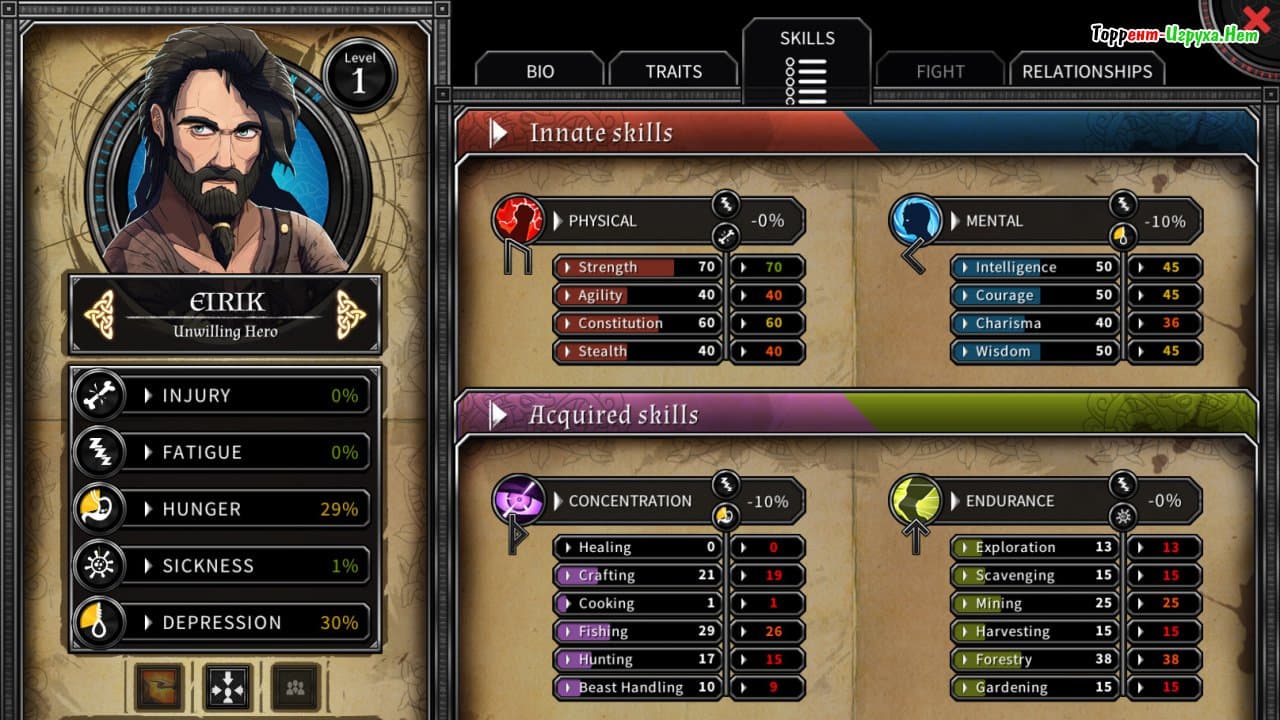
Task: Click the Eirik character portrait
Action: [x=226, y=150]
